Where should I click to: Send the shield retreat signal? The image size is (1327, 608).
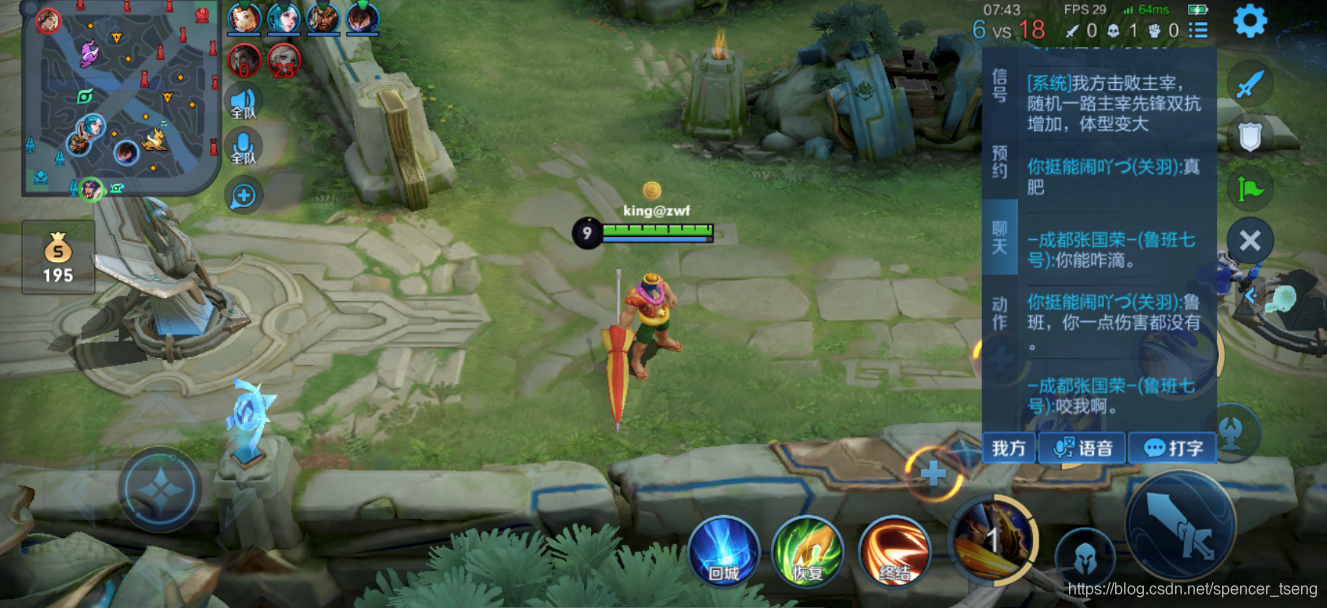point(1250,135)
